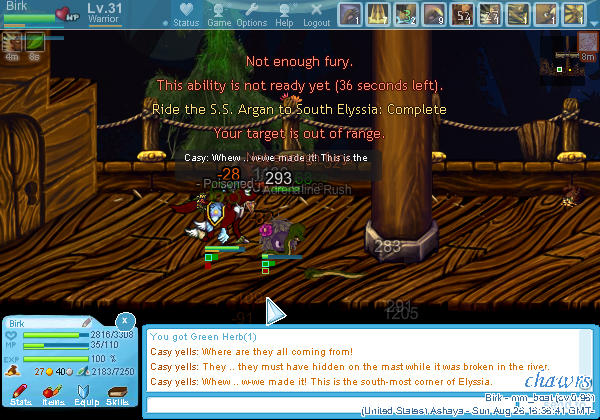Open the Skills book
Screen dimensions: 600x420
pyautogui.click(x=117, y=394)
